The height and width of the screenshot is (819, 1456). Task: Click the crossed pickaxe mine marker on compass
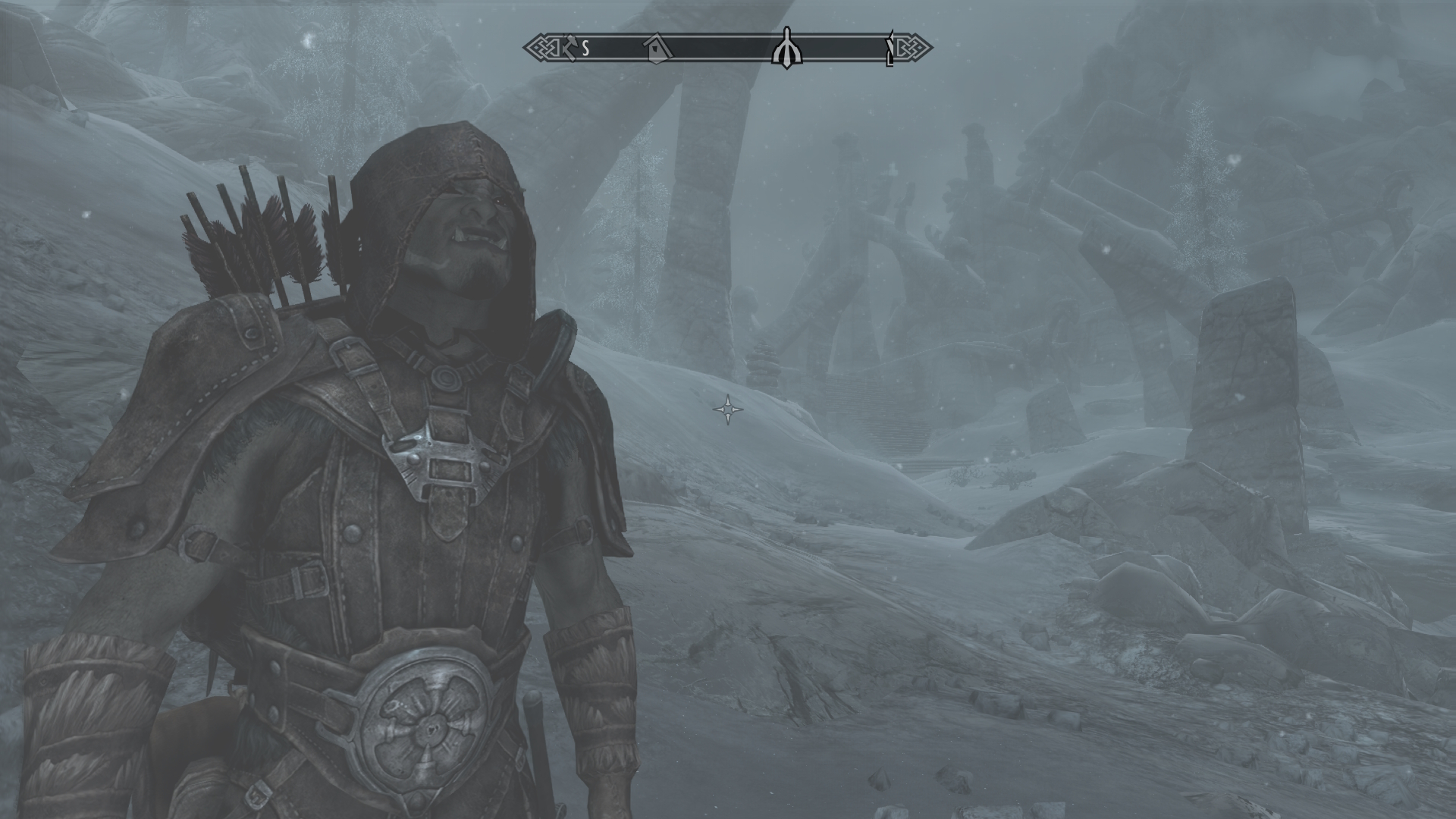[570, 47]
